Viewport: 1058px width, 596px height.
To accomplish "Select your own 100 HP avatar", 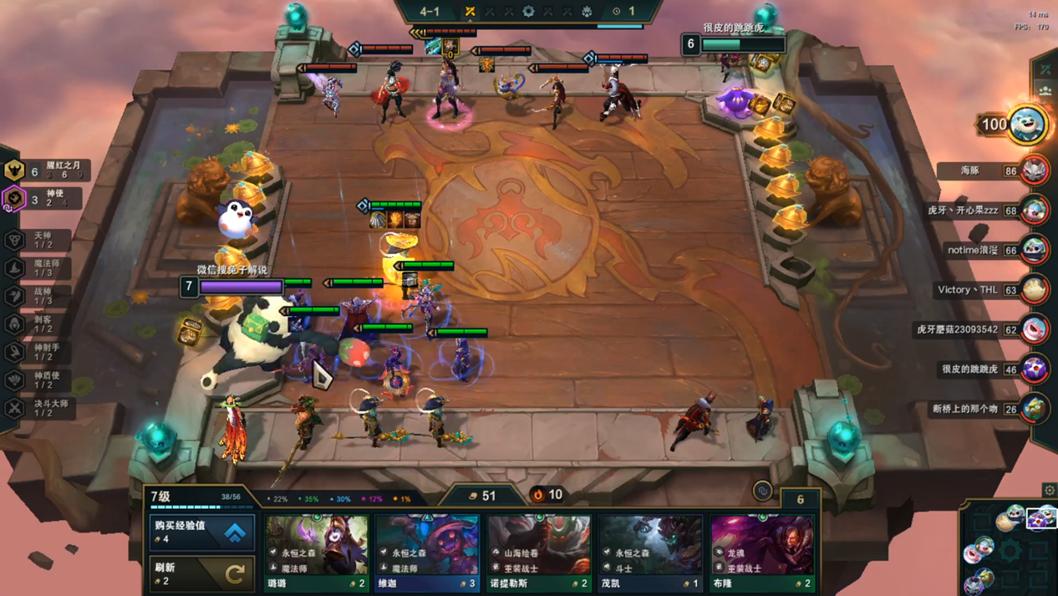I will [x=1025, y=125].
